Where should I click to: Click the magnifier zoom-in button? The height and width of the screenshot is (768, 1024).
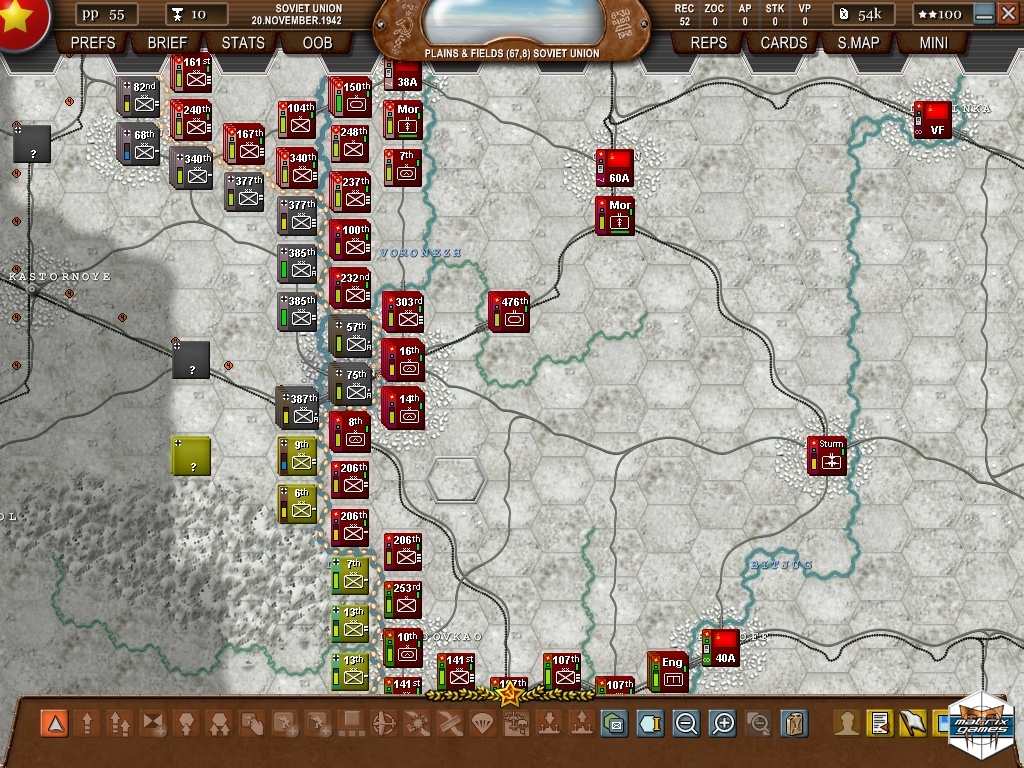(x=723, y=723)
